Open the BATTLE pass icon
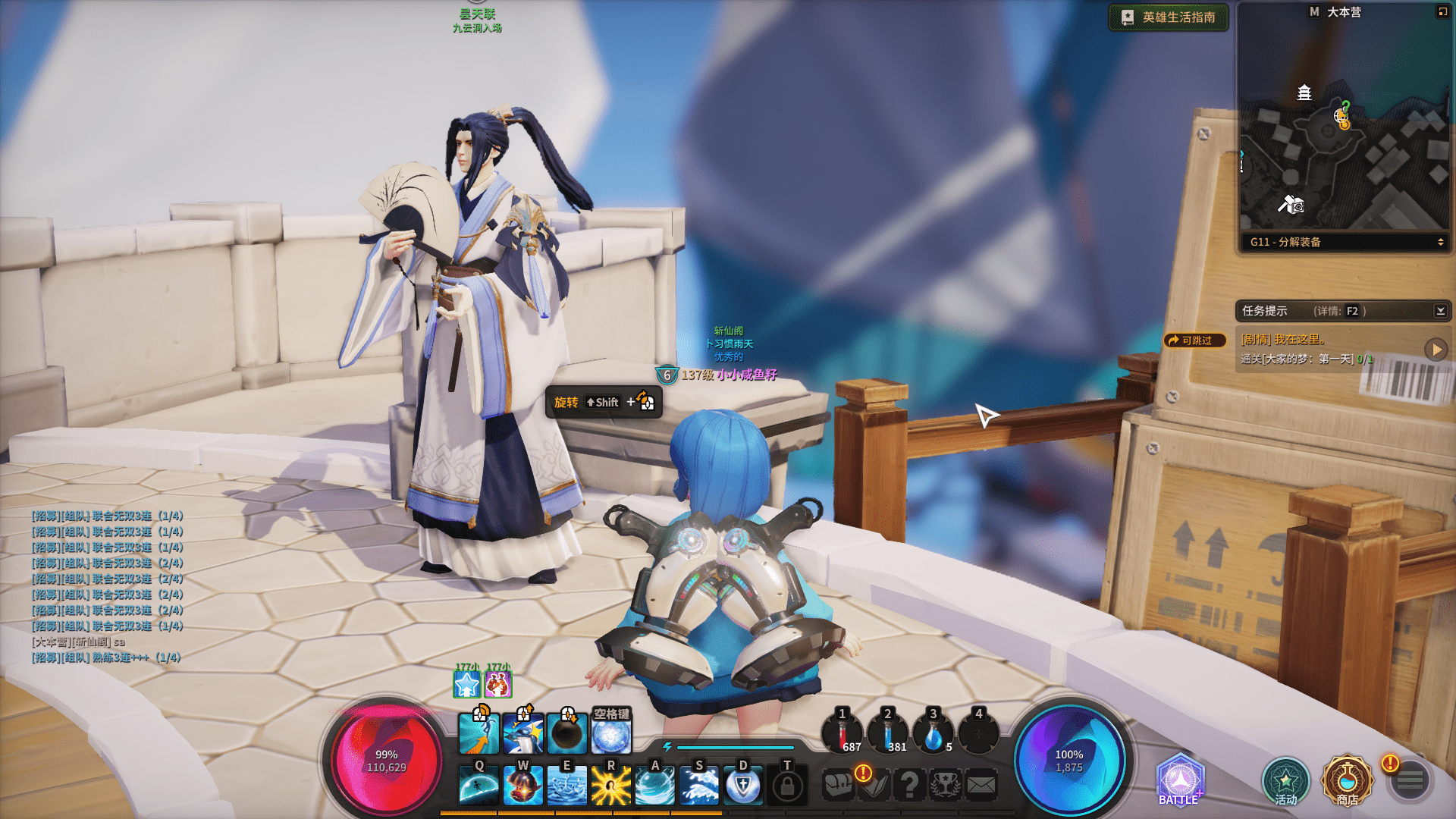 [x=1179, y=780]
